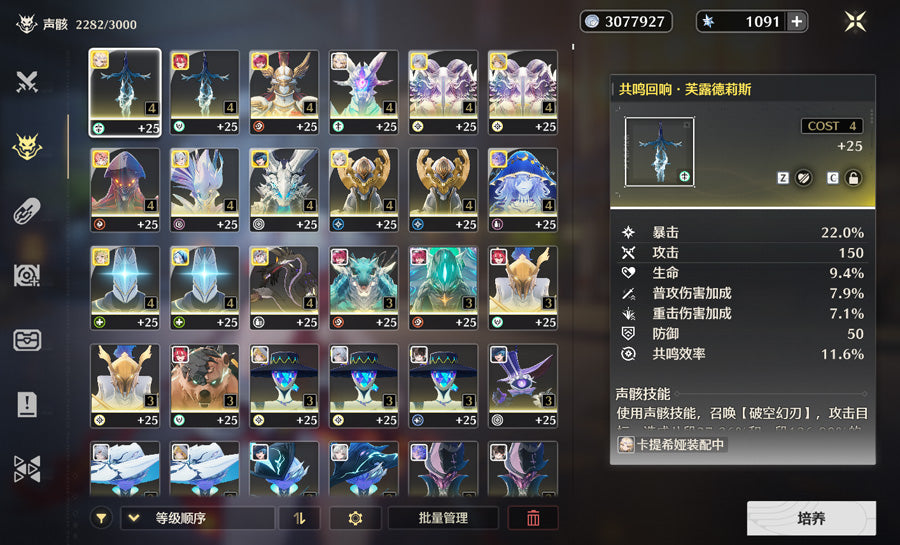Open the 等级顺序 sort dropdown
The height and width of the screenshot is (545, 900).
(197, 518)
